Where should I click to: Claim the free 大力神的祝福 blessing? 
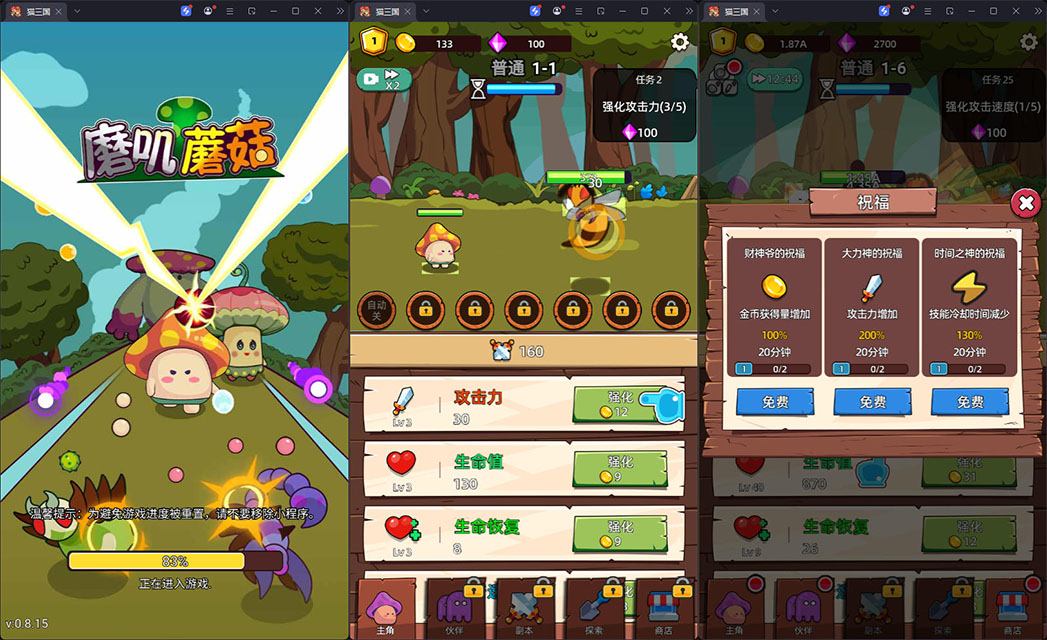(x=872, y=402)
